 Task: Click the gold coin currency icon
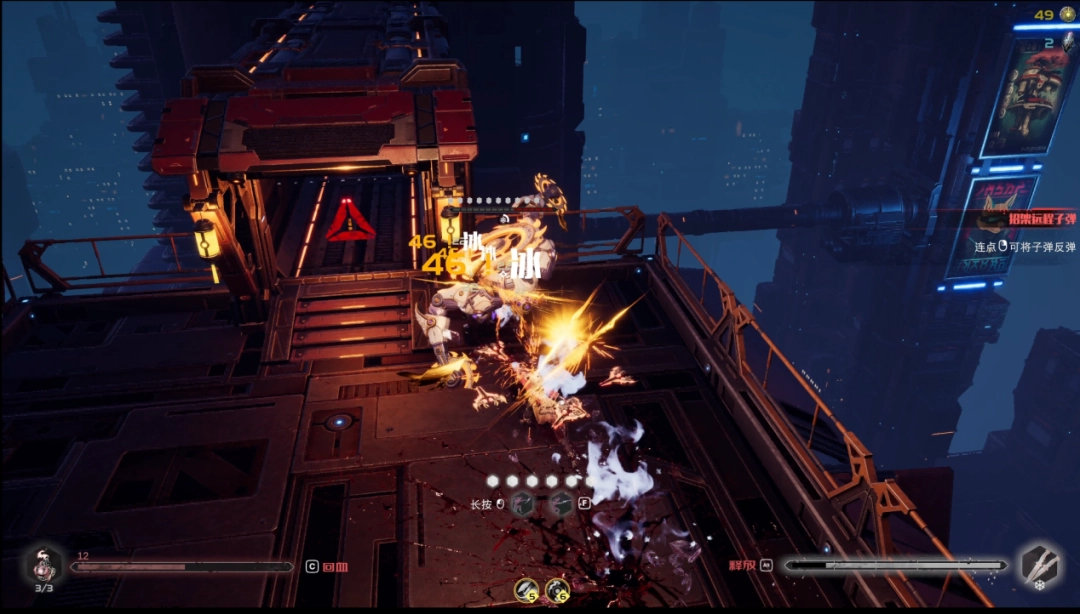1068,14
